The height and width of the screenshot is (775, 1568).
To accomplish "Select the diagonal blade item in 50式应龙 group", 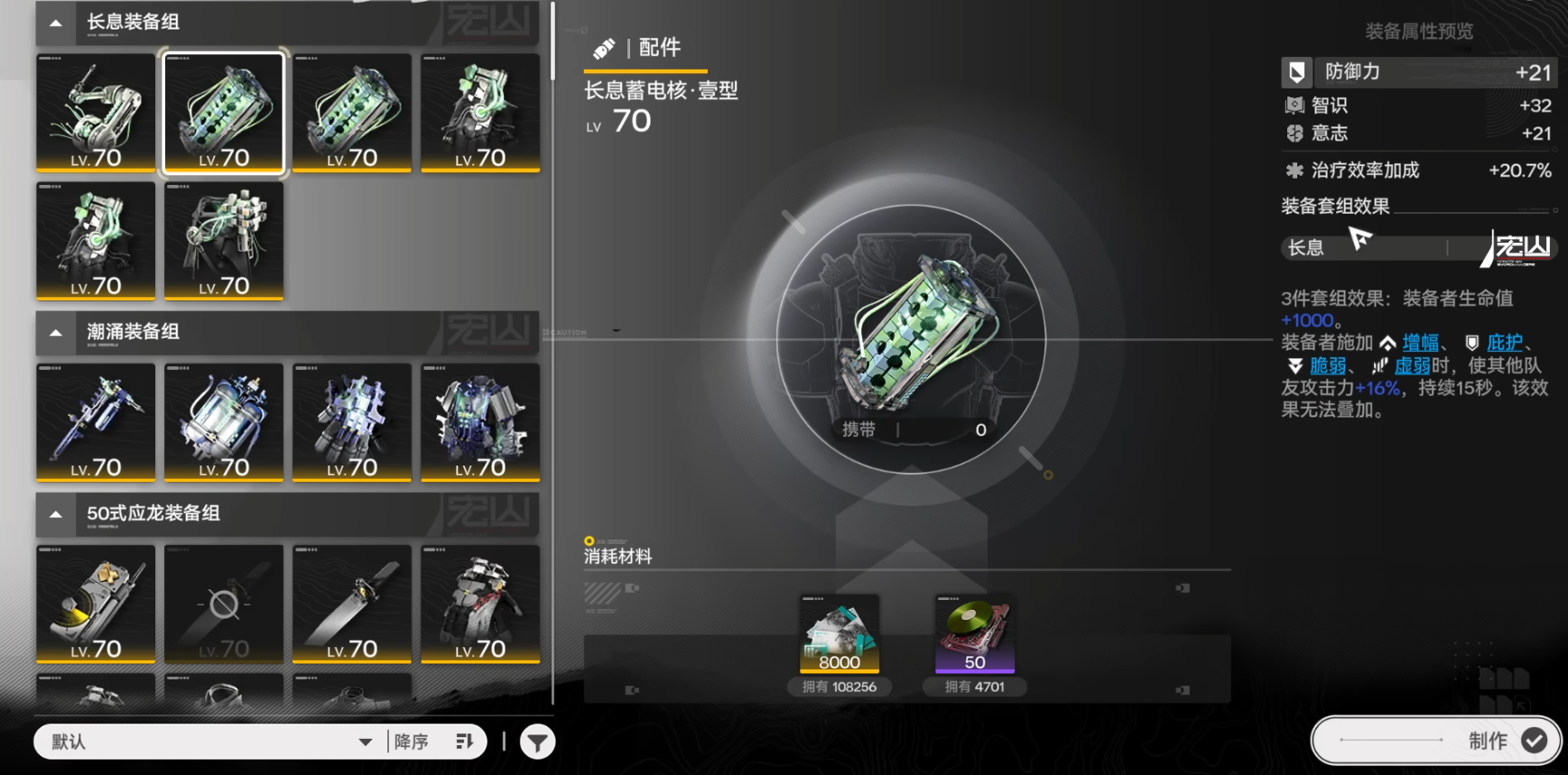I will coord(352,604).
